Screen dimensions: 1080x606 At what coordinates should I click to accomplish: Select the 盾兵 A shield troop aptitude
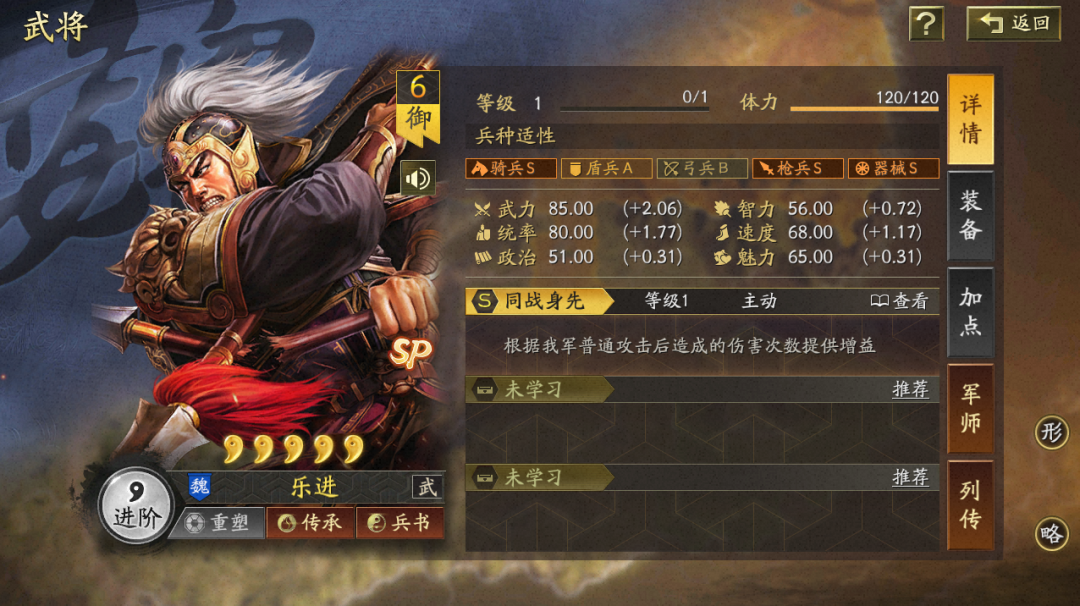point(606,168)
